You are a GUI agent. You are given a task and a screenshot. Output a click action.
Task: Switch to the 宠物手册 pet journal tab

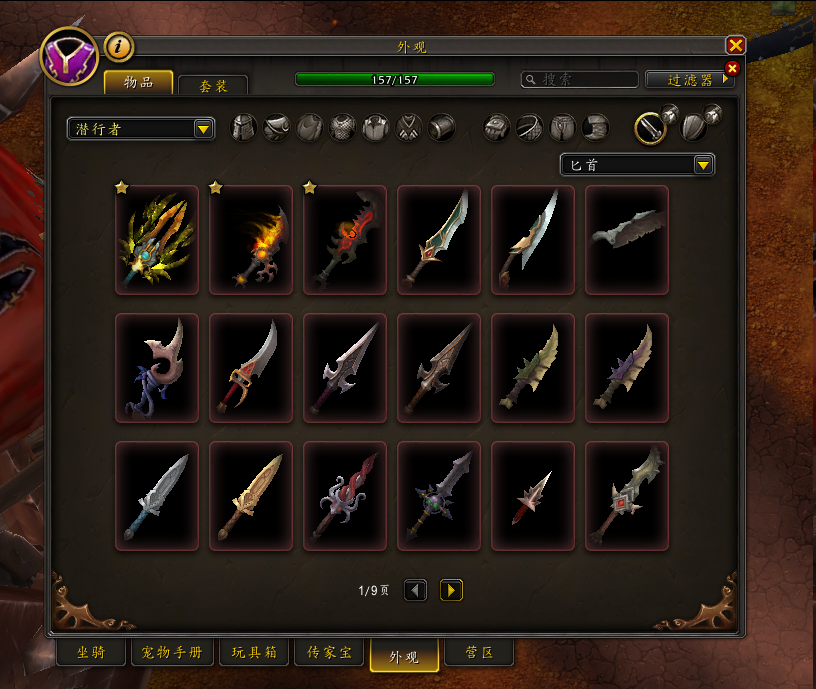click(172, 653)
